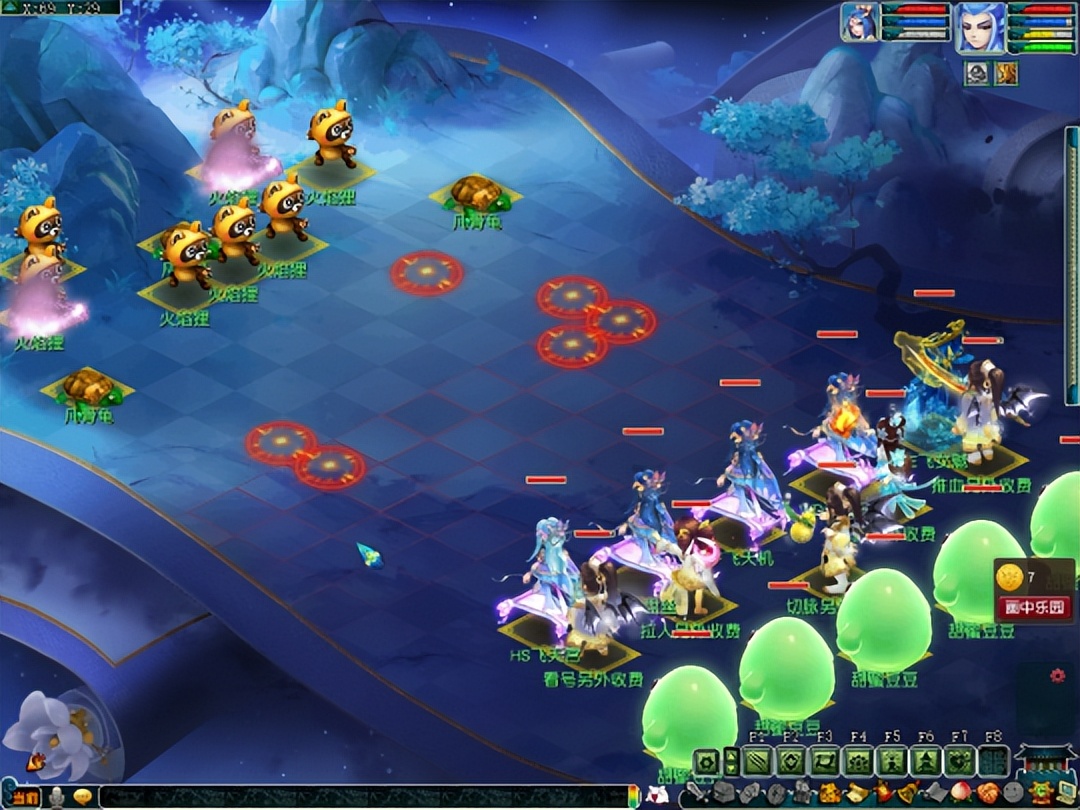Select the F3 hotbar skill
This screenshot has width=1080, height=810.
(x=824, y=761)
